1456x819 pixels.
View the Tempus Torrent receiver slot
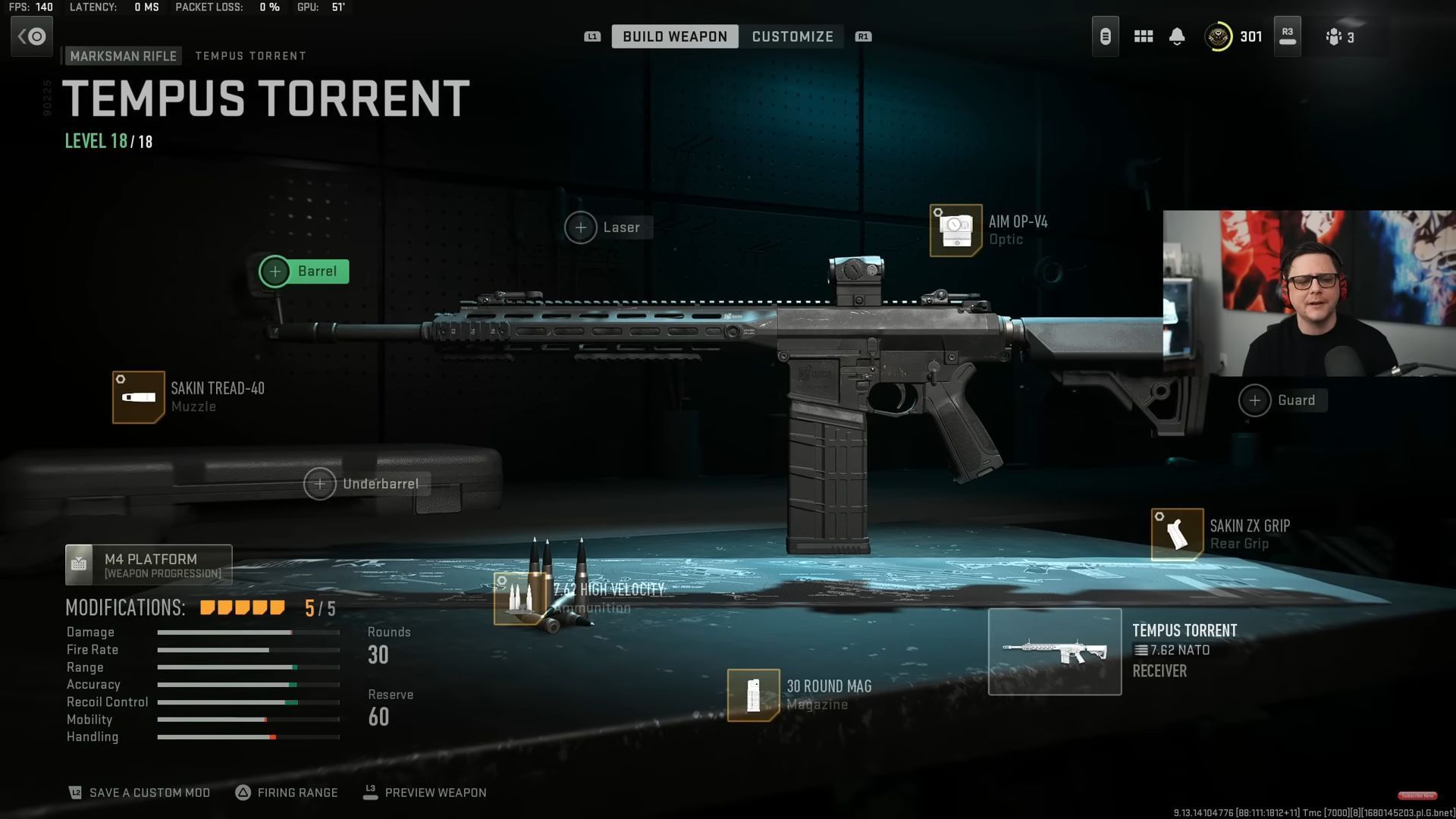click(1055, 651)
